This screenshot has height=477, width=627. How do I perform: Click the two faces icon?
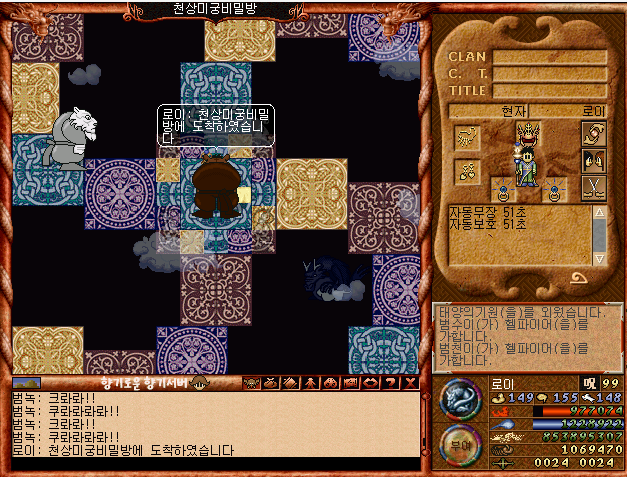pos(593,160)
